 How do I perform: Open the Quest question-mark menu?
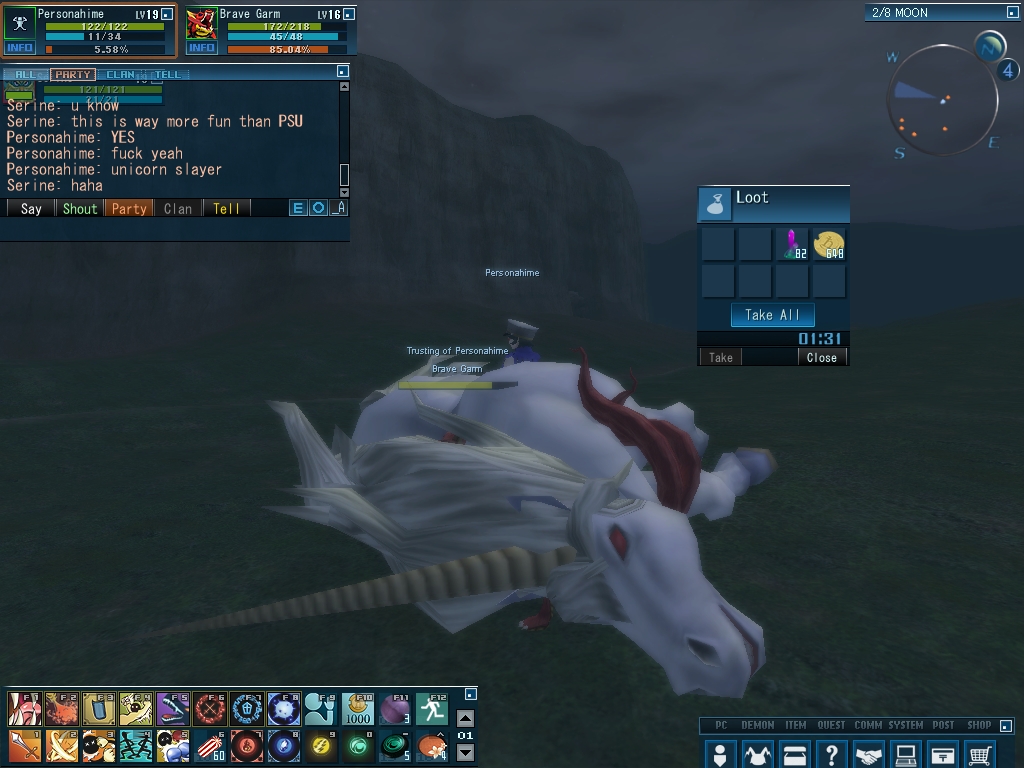pyautogui.click(x=832, y=754)
